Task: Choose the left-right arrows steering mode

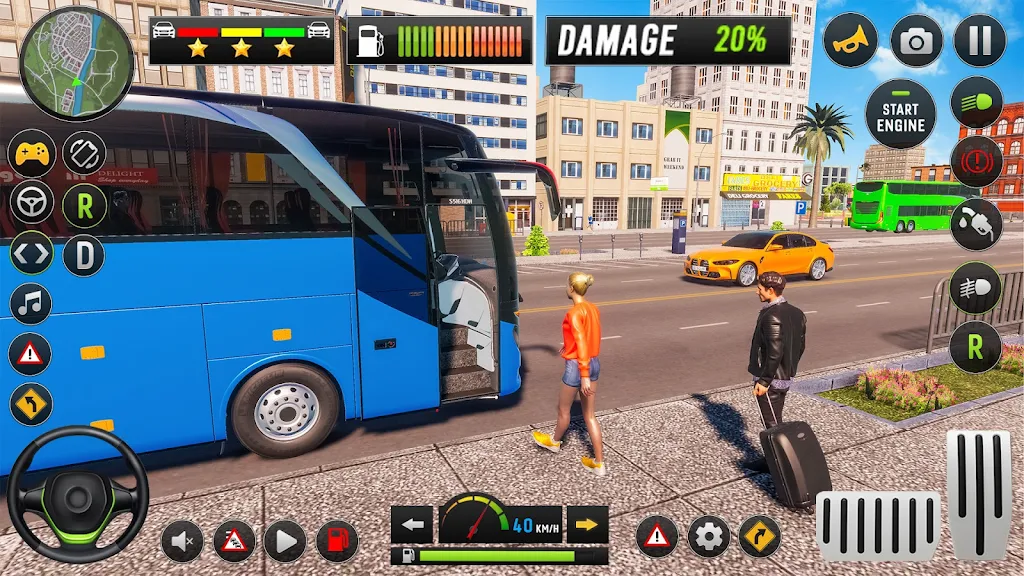Action: [32, 254]
